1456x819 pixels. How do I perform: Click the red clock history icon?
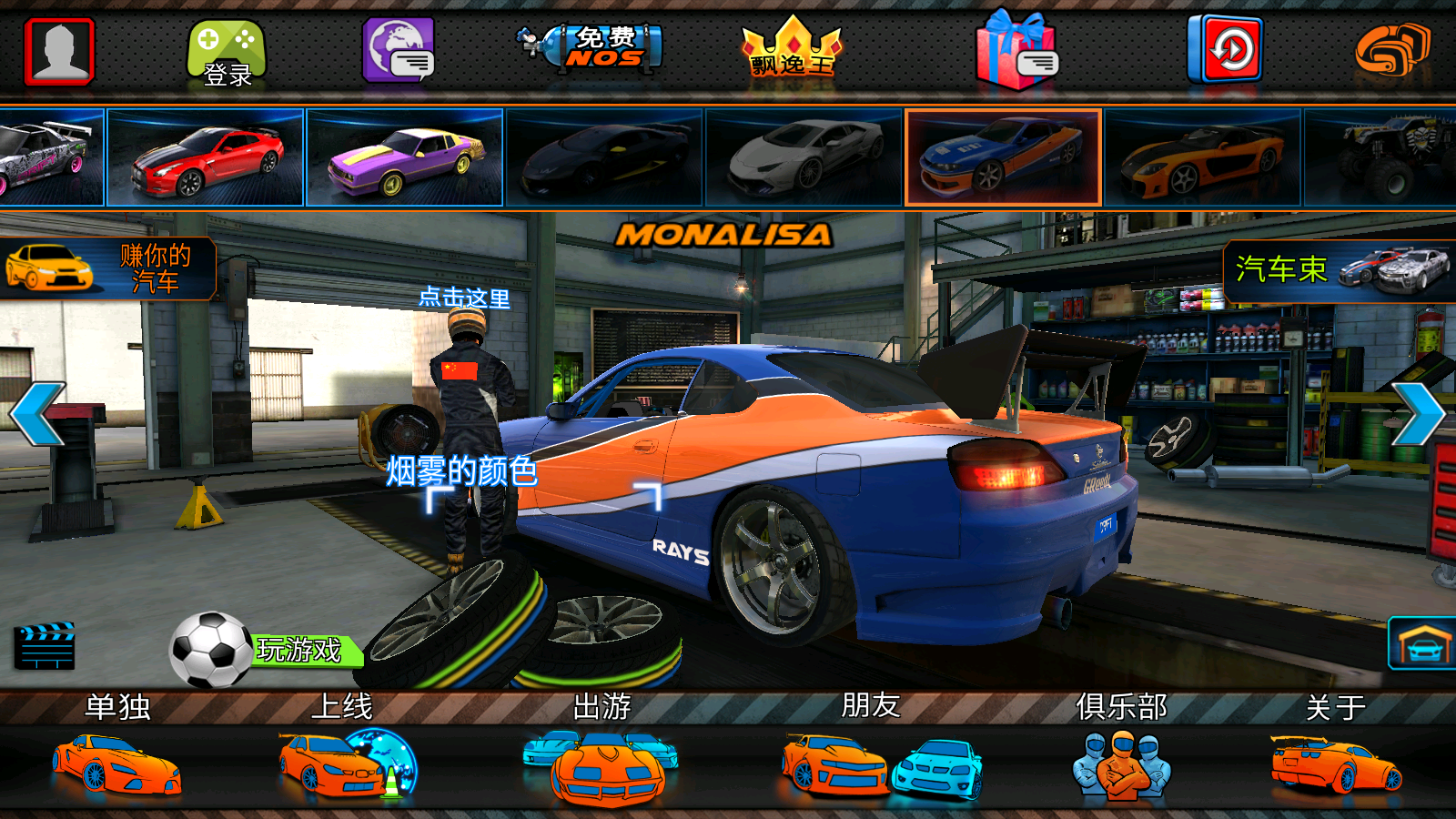click(x=1225, y=49)
